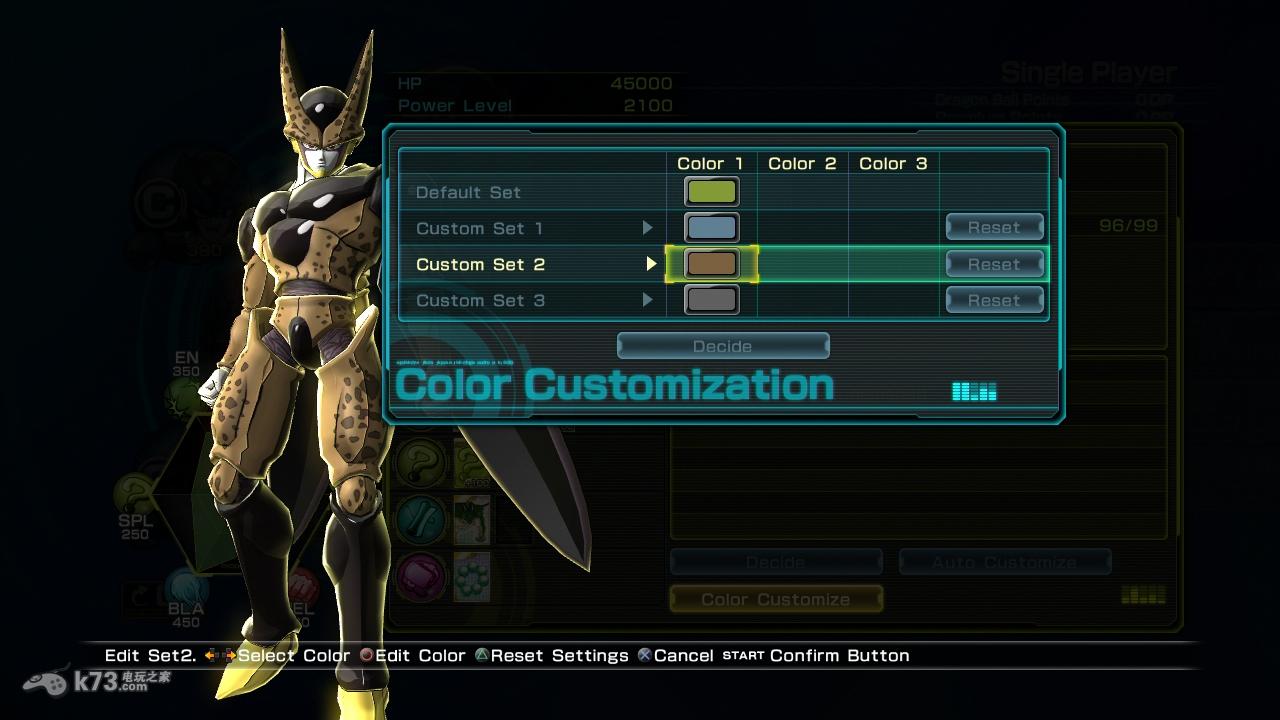The image size is (1280, 720).
Task: Select the Custom Set 2 row
Action: (x=480, y=264)
